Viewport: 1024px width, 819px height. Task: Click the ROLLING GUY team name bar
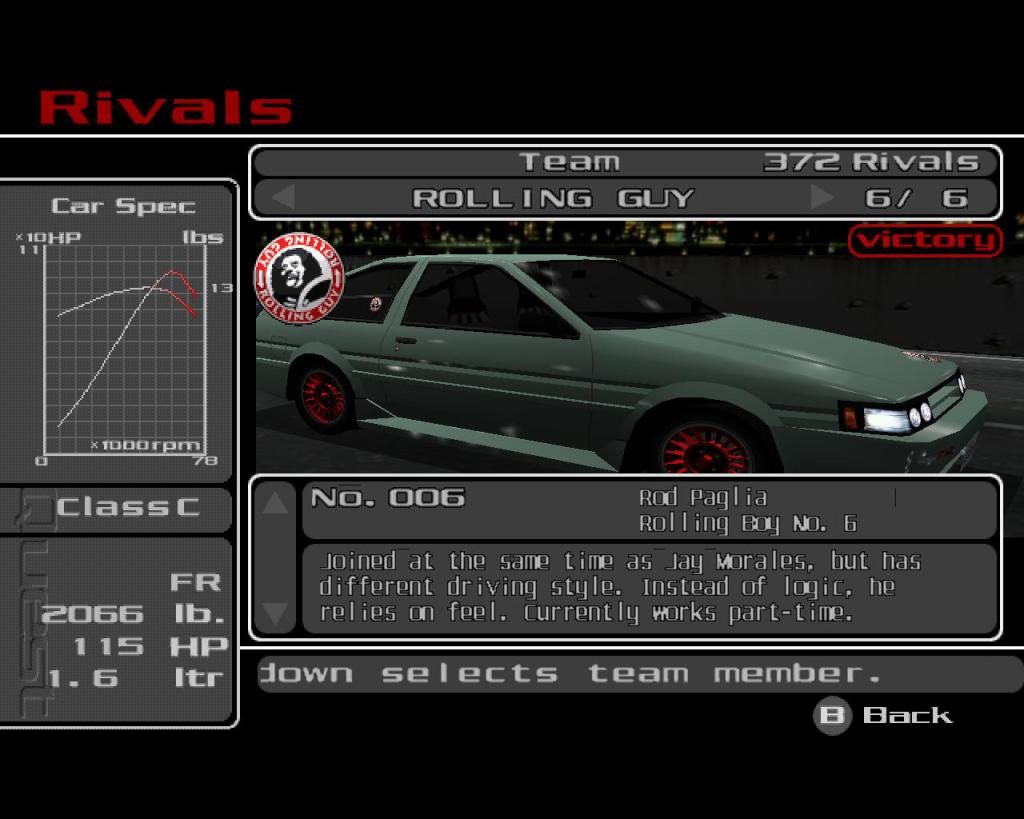pyautogui.click(x=552, y=197)
